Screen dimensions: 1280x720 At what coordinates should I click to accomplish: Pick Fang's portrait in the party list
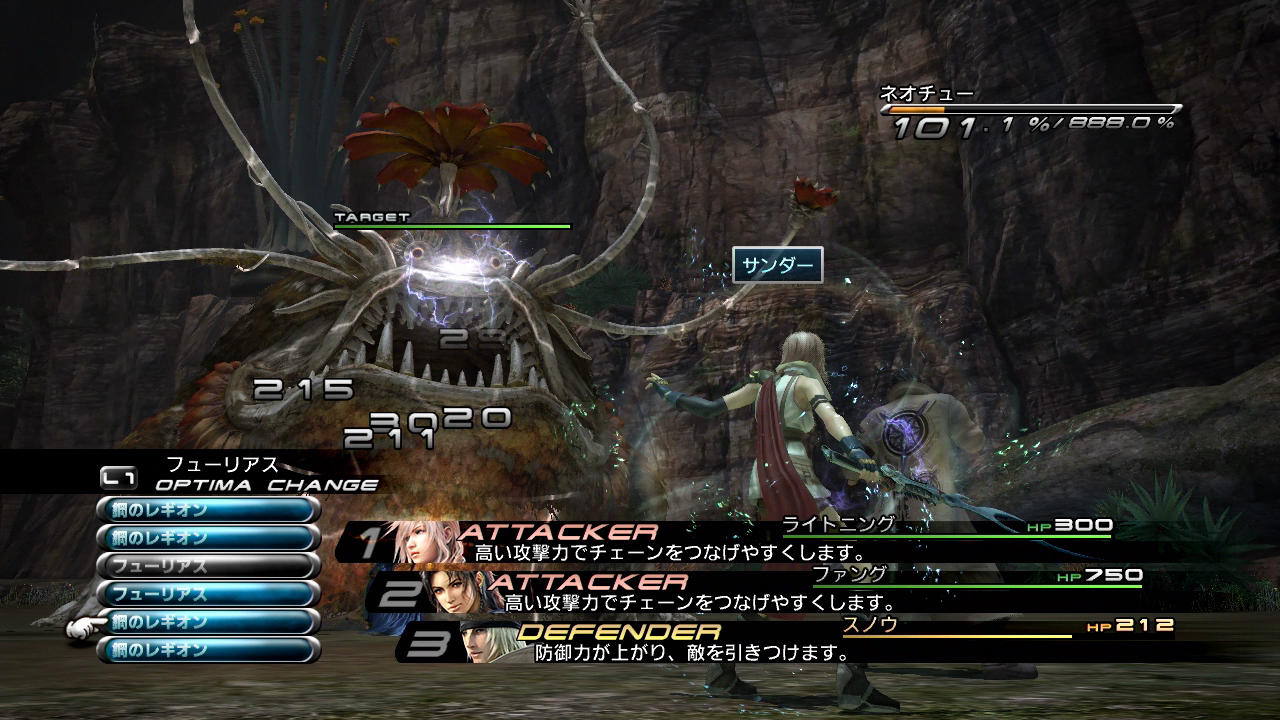457,592
